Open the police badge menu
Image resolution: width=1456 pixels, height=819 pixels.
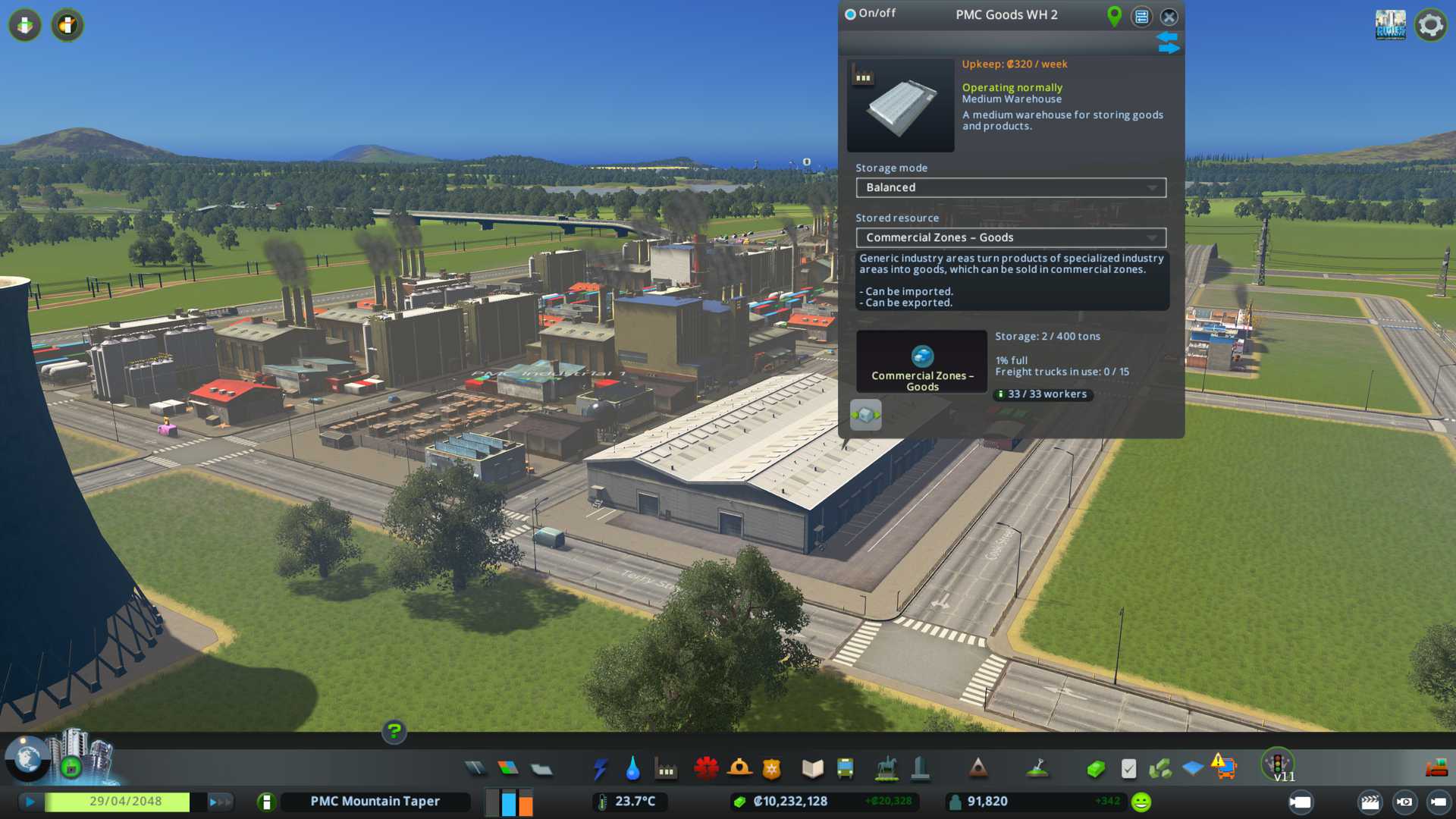771,769
